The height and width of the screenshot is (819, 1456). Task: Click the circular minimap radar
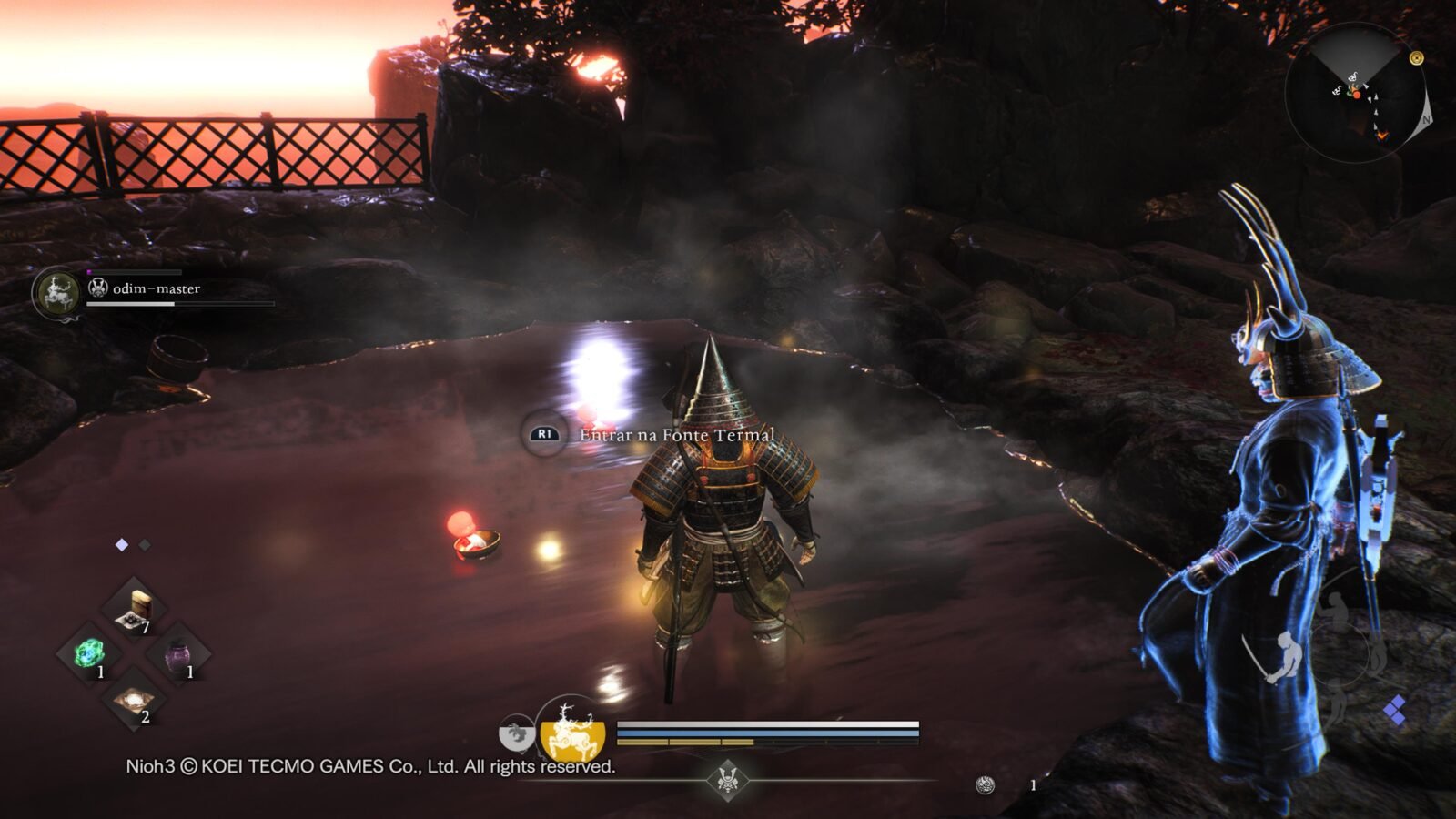coord(1355,93)
